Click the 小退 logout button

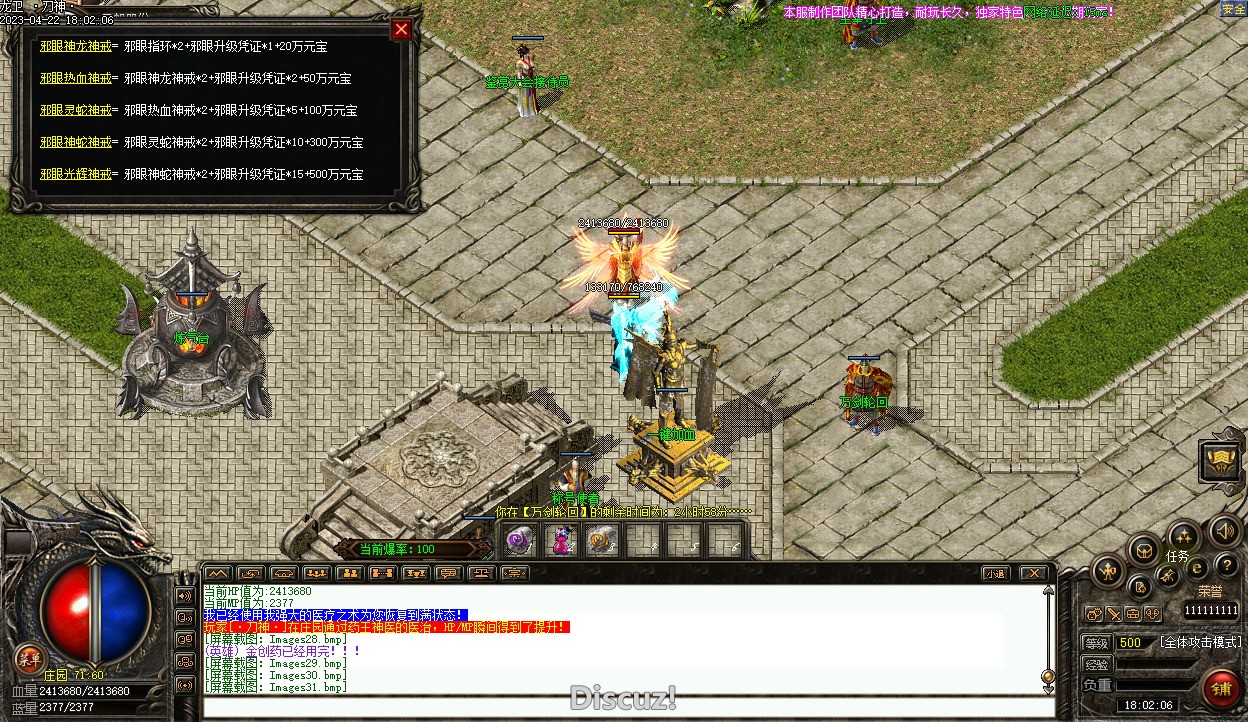pos(994,573)
